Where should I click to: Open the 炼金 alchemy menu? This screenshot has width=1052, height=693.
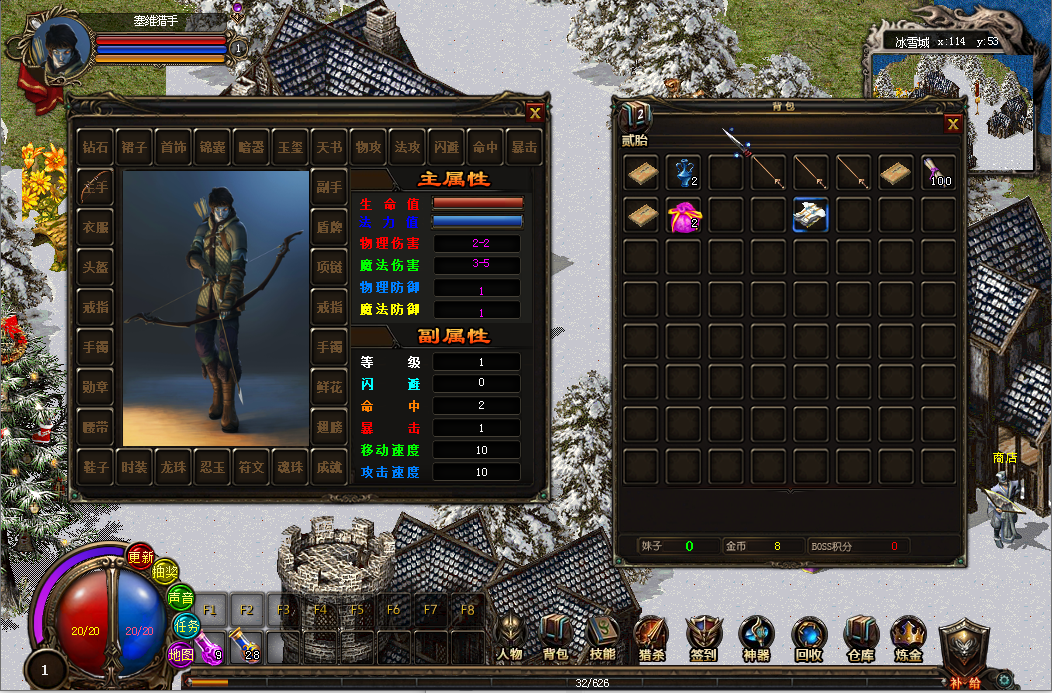pos(909,638)
